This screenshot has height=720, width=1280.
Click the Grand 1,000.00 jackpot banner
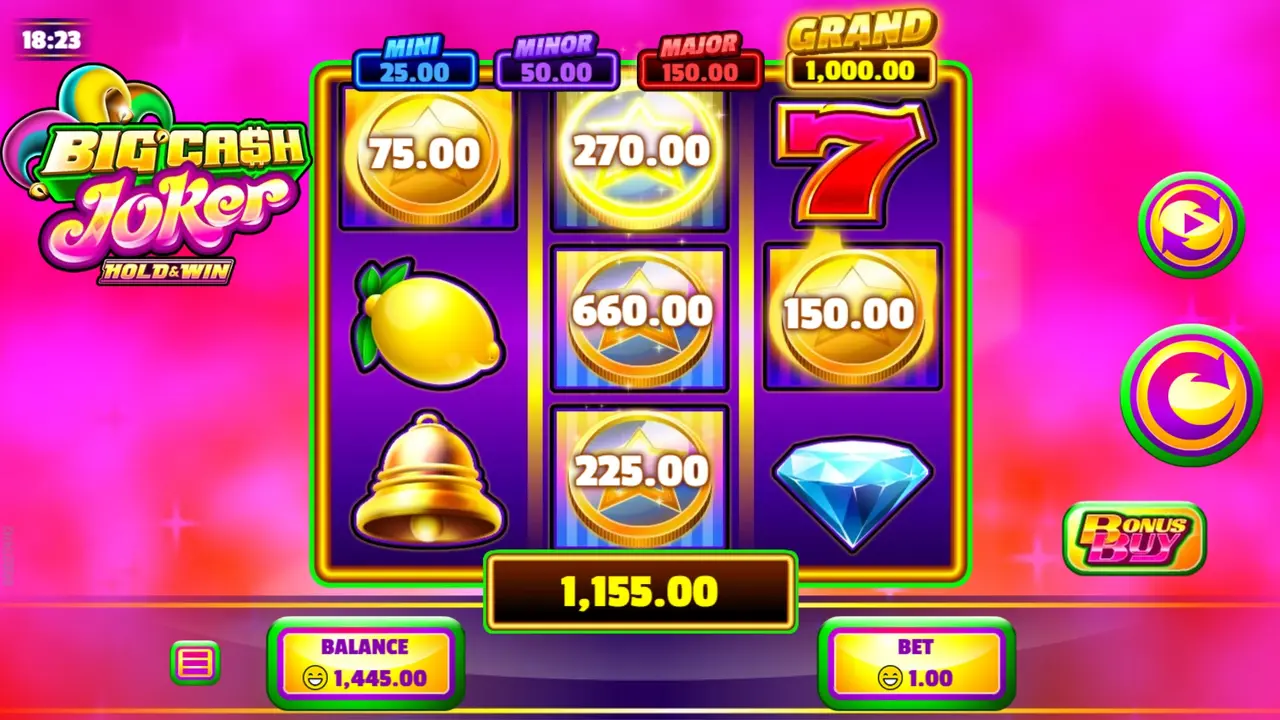pos(862,50)
